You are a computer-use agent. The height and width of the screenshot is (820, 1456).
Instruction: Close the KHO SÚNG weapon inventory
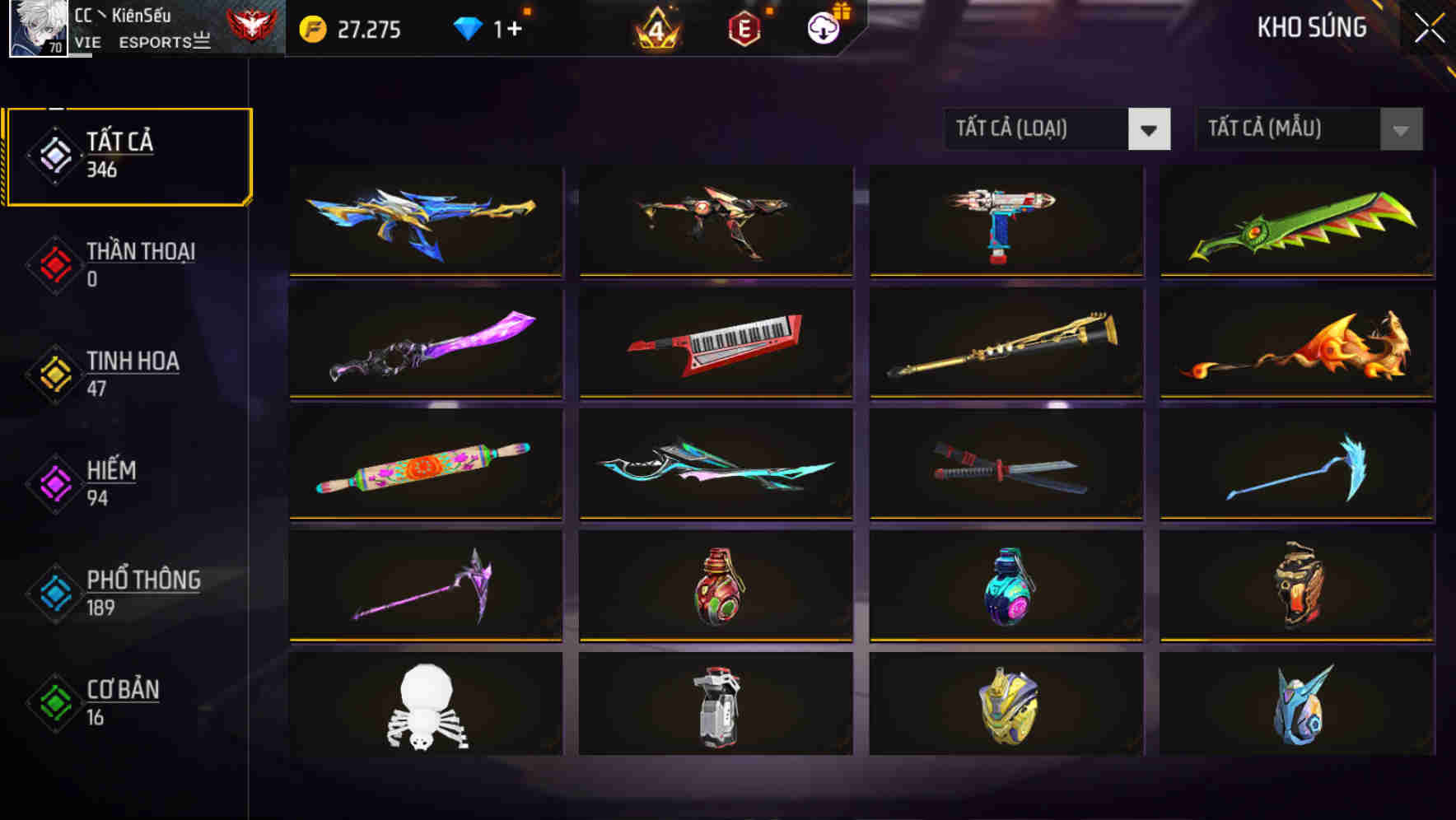pyautogui.click(x=1429, y=26)
